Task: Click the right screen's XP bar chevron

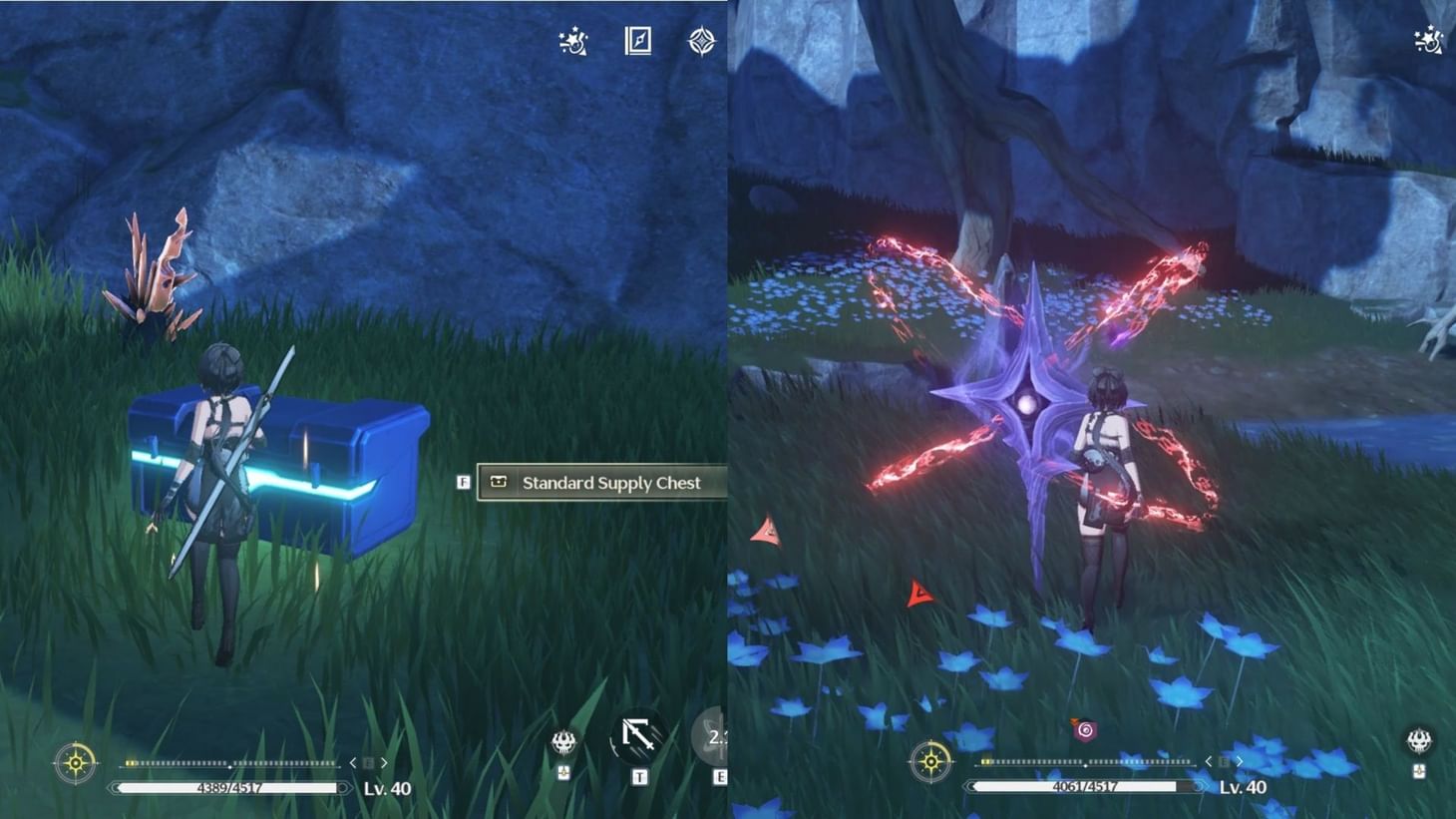Action: (x=1240, y=759)
